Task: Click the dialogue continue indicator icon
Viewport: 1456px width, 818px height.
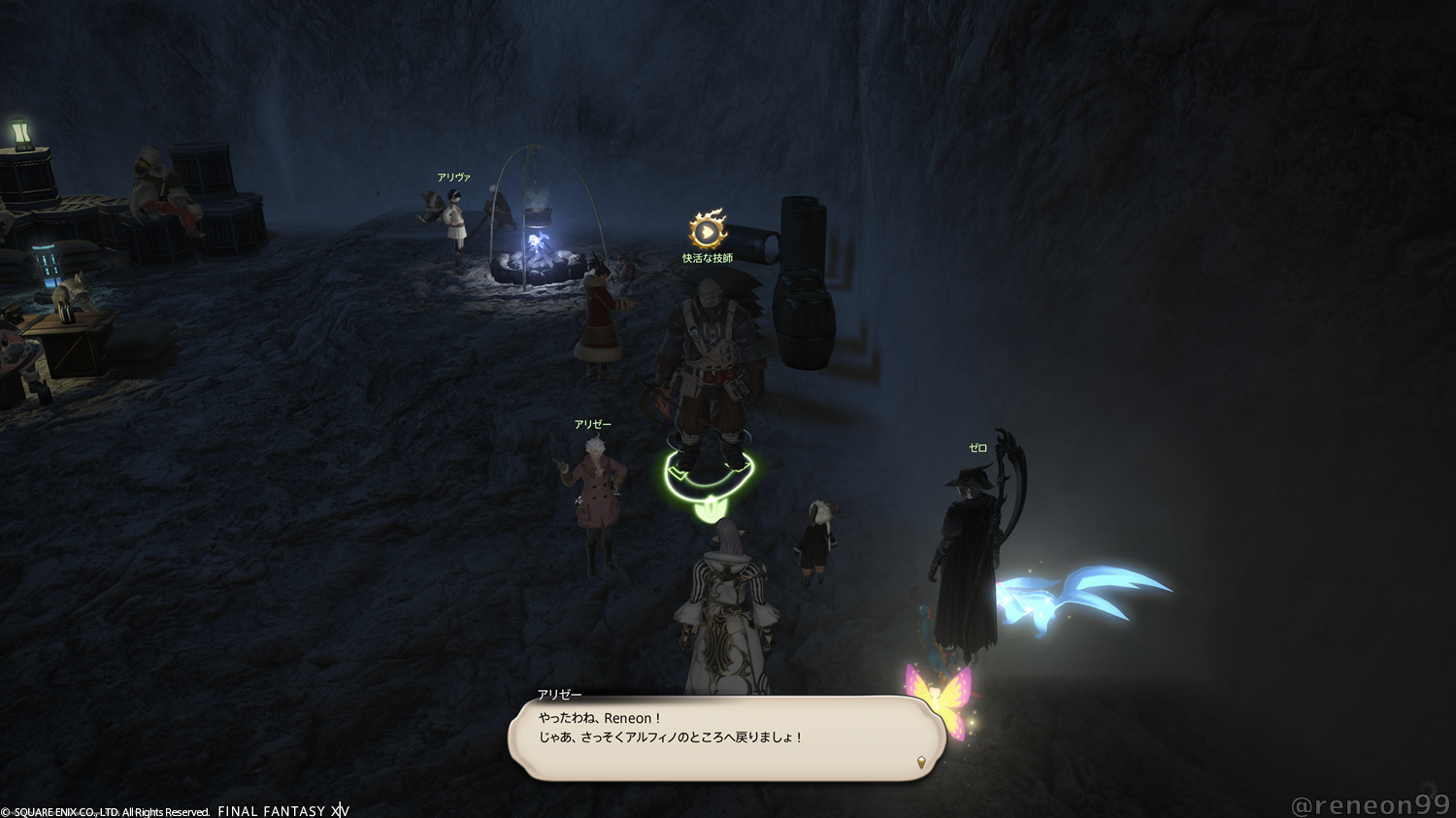Action: [x=921, y=762]
